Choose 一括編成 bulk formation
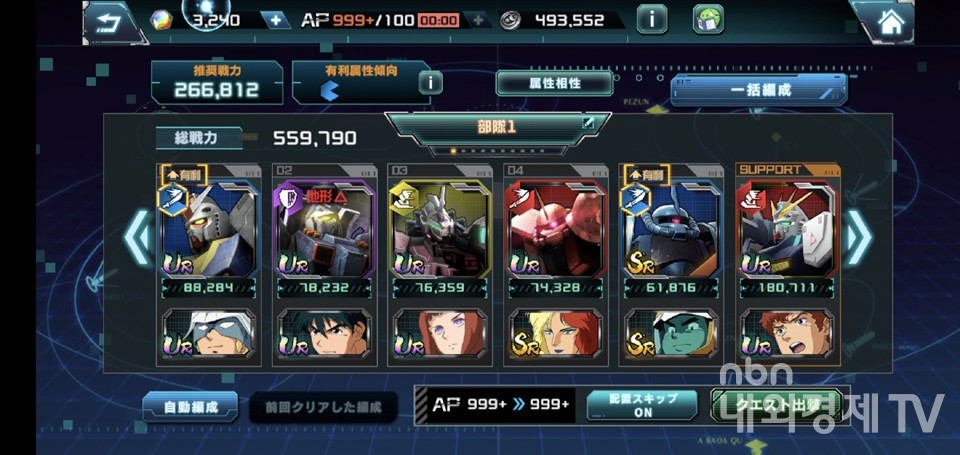Viewport: 960px width, 455px height. (x=758, y=89)
